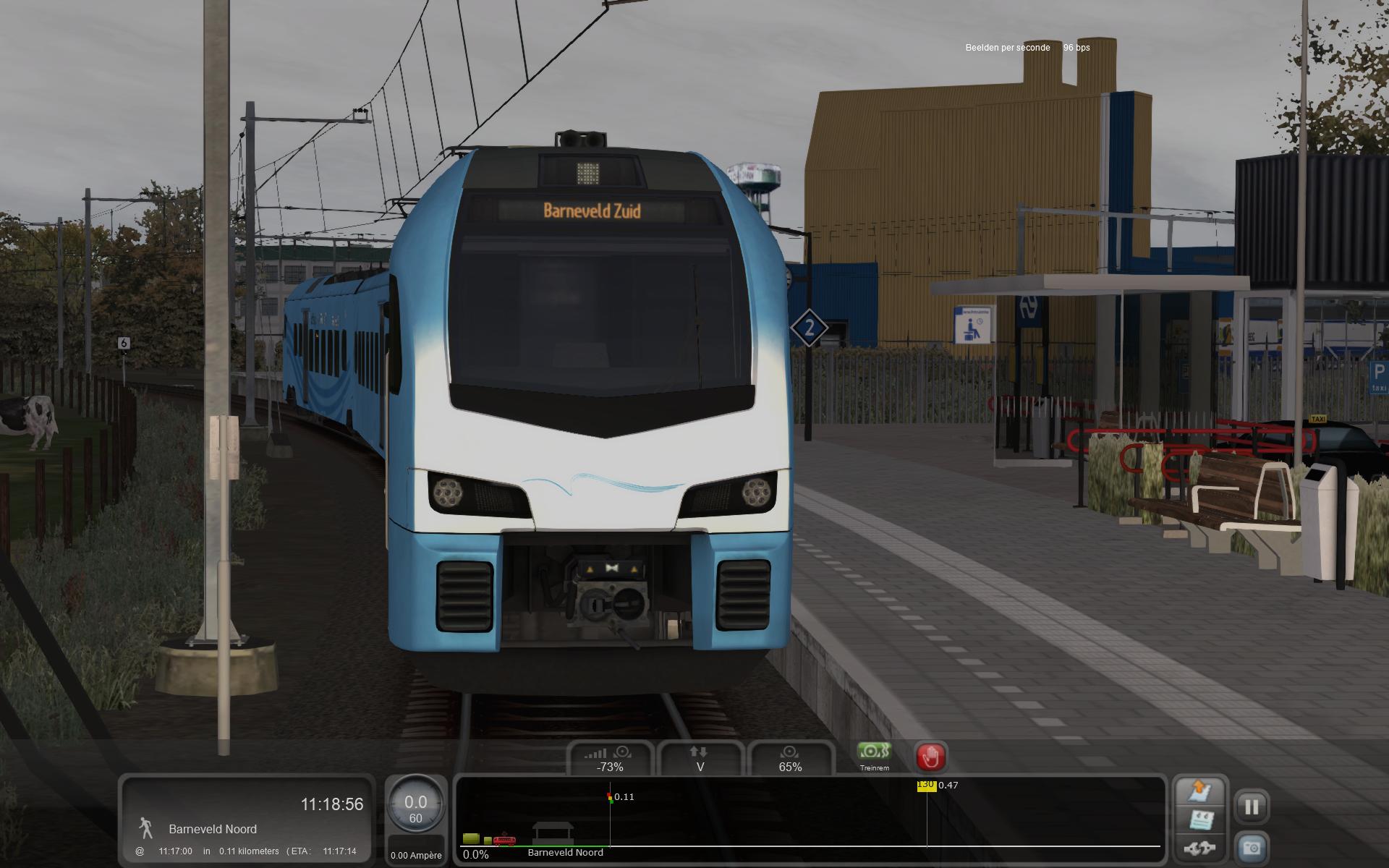This screenshot has width=1389, height=868.
Task: Open the camera view selector
Action: coord(1252,847)
